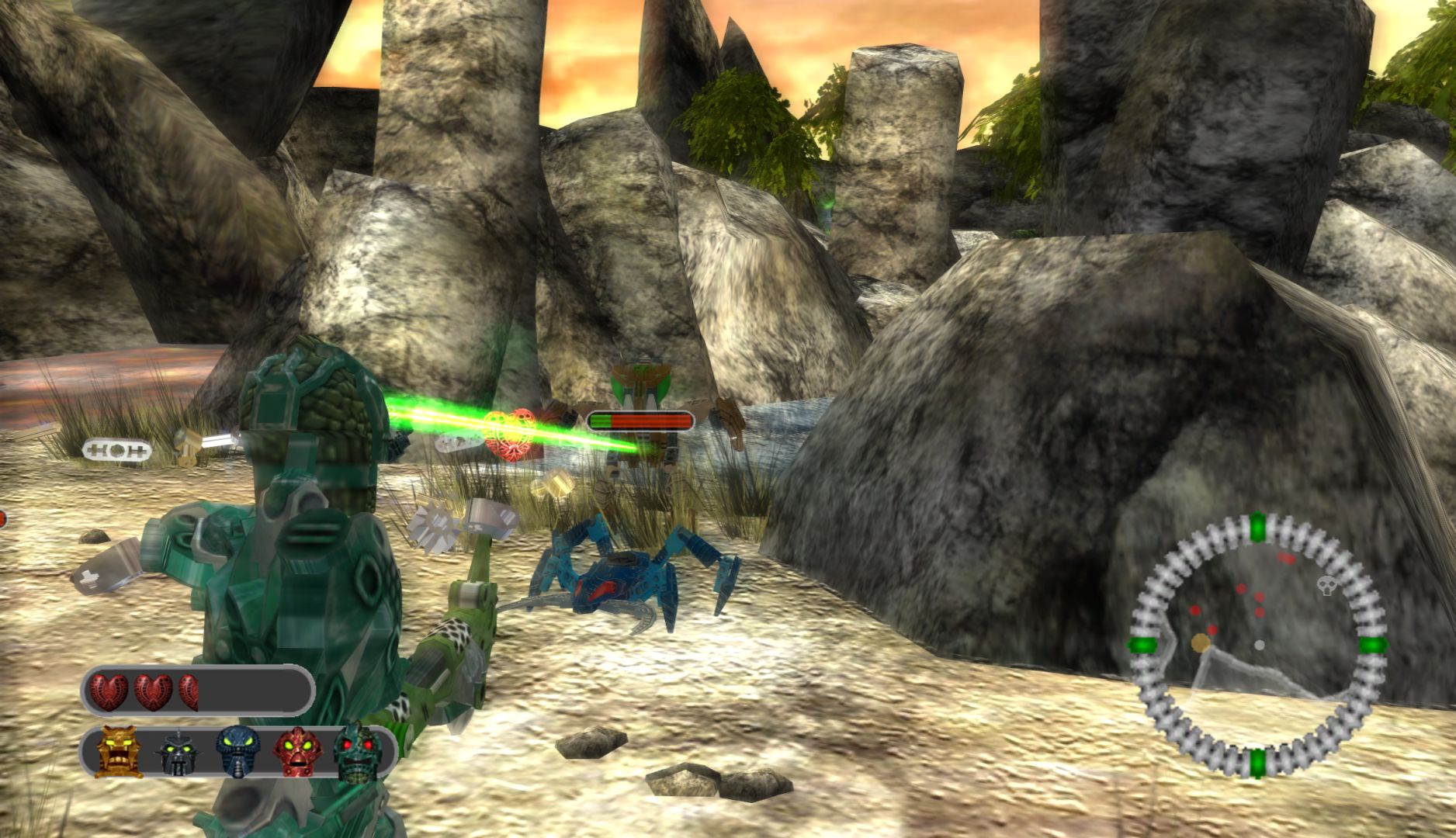
Task: Select the green mask with red eyes
Action: 359,751
